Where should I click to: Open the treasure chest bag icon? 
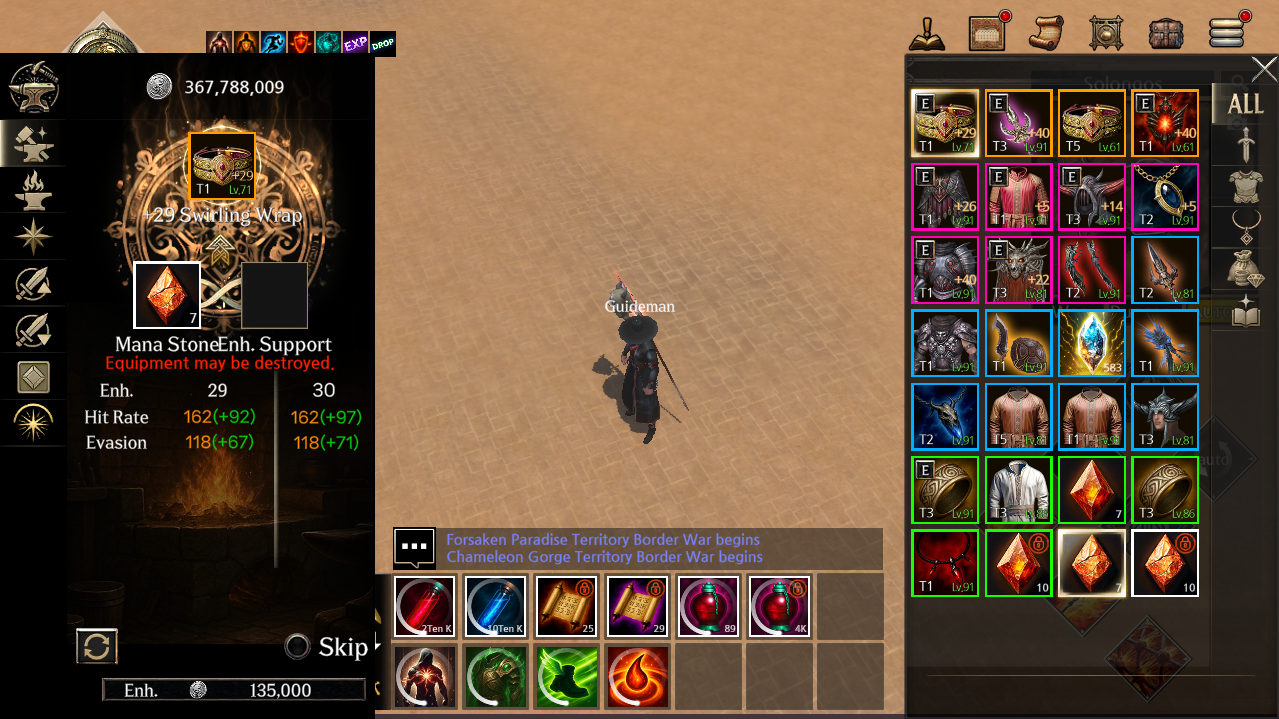1166,32
